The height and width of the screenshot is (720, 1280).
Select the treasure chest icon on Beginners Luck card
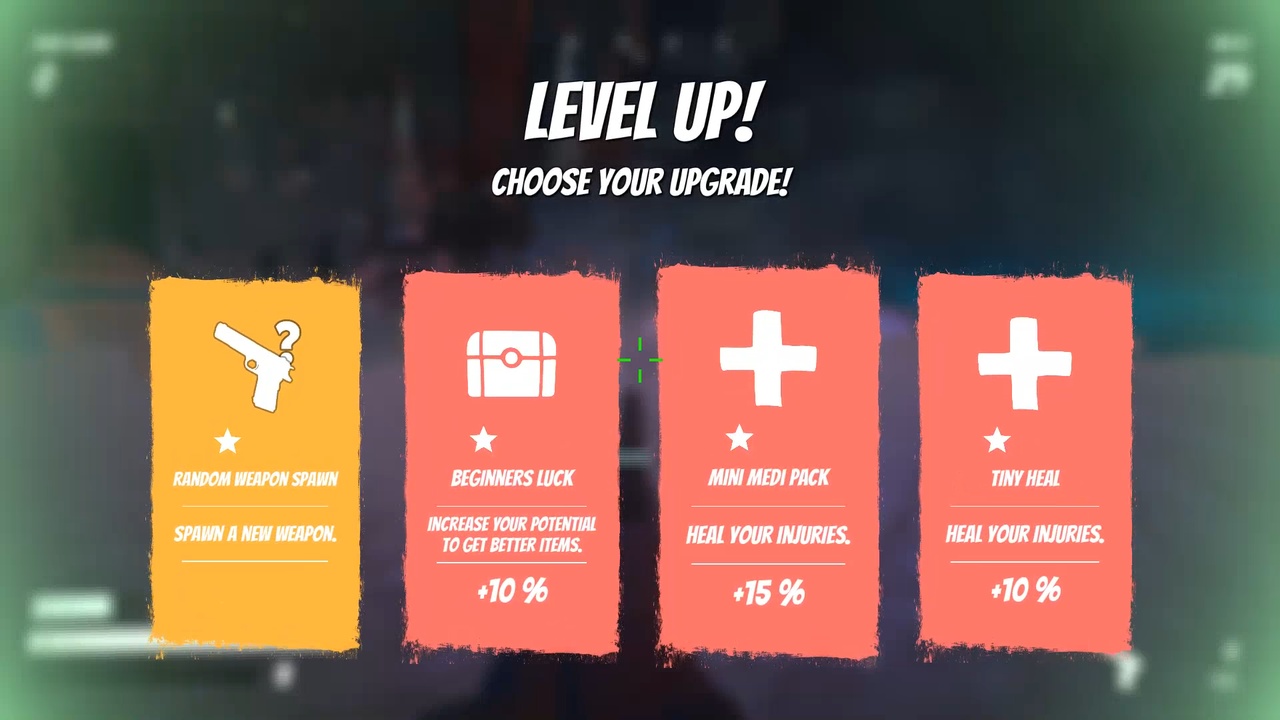(x=512, y=360)
